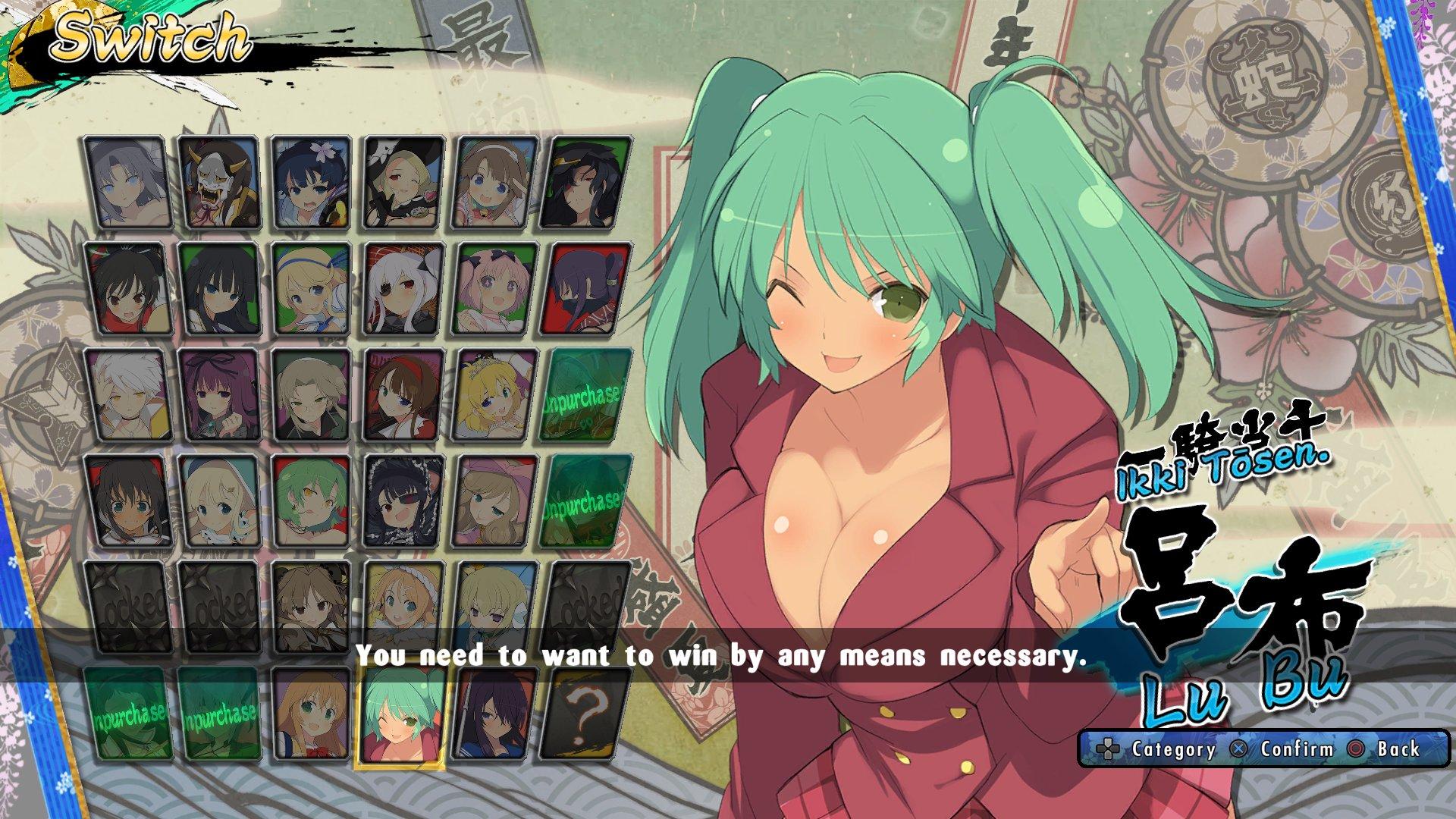Select the white-haired girl with eyepatch
This screenshot has height=819, width=1456.
click(403, 289)
